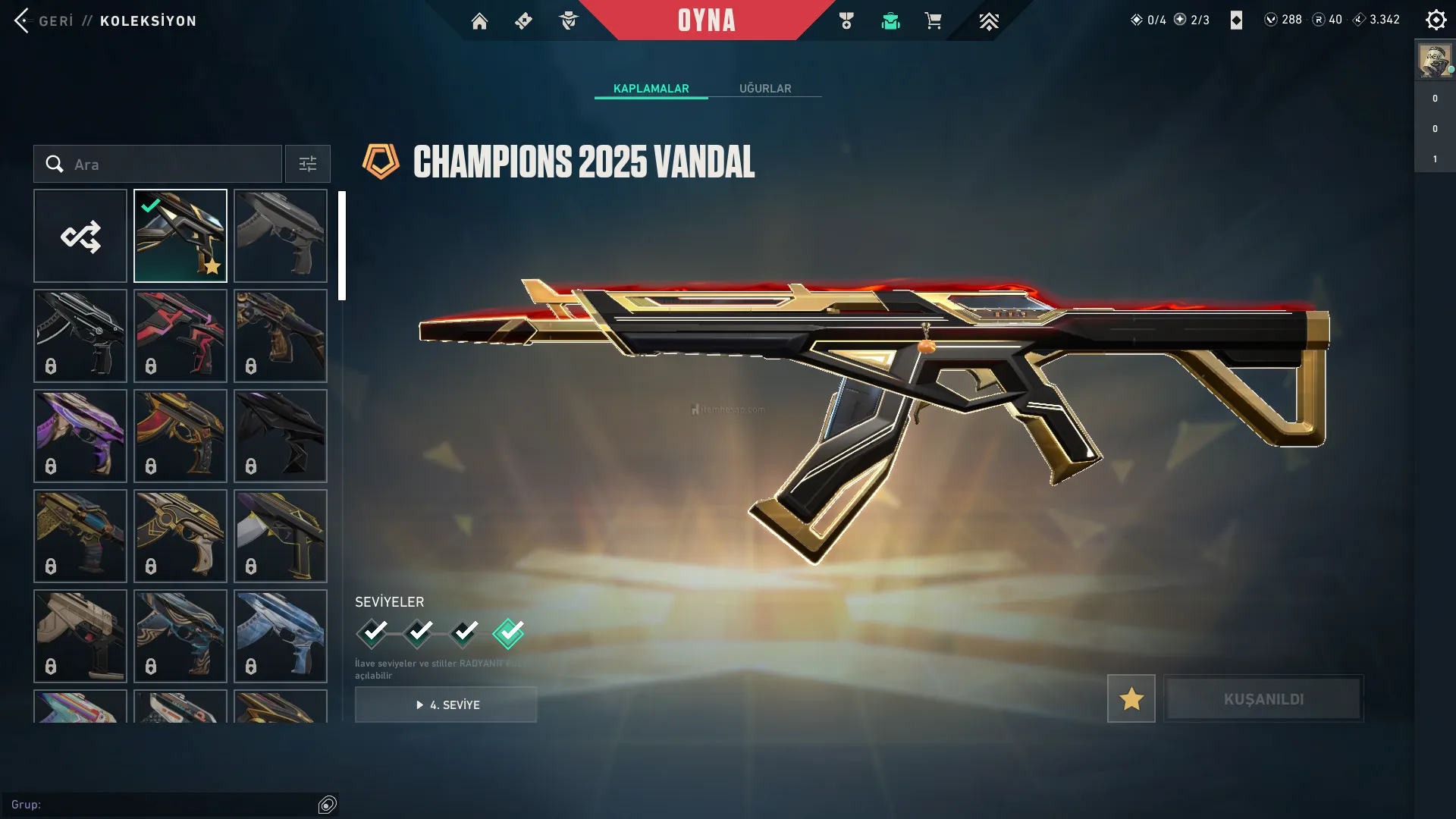Pick the locked purple Vandal skin

[x=80, y=436]
